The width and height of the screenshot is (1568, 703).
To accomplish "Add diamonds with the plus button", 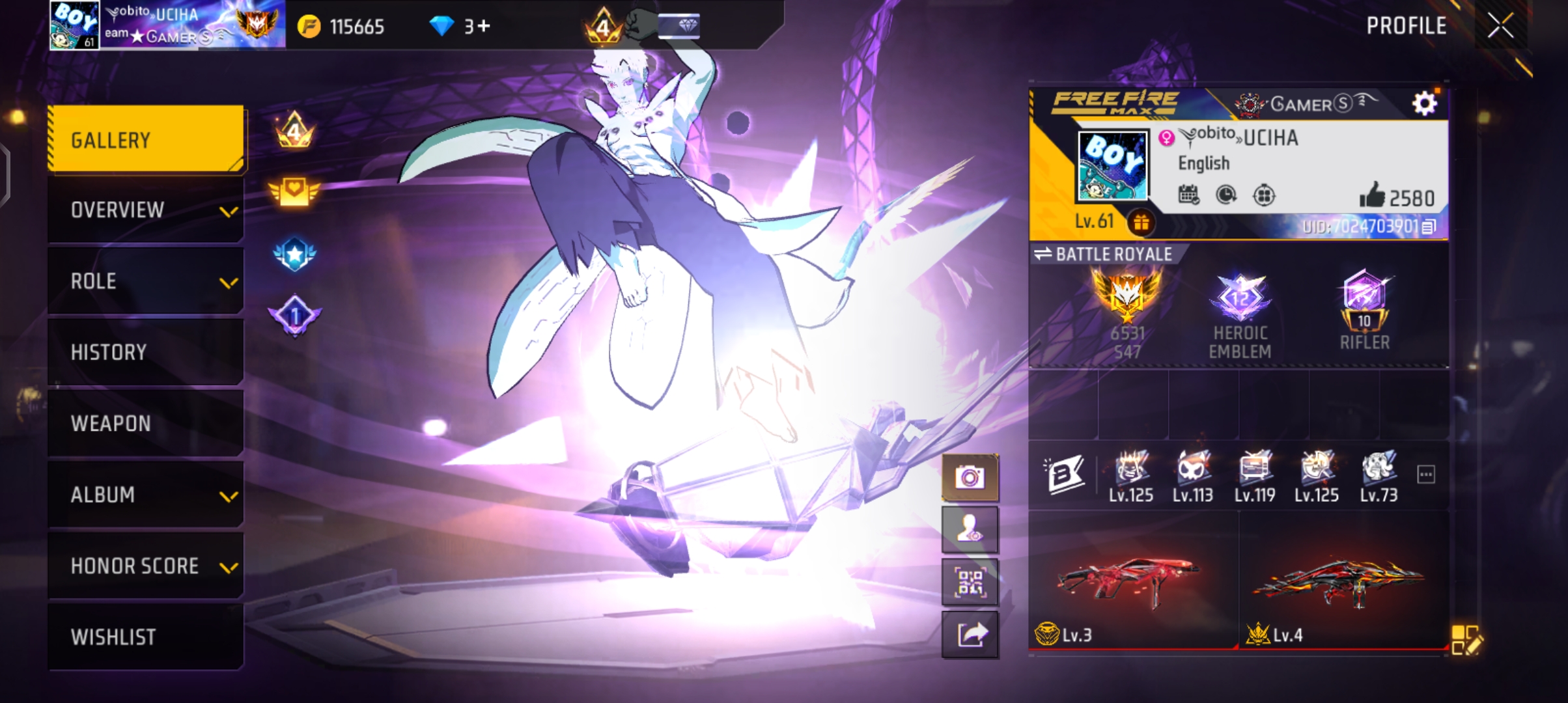I will (484, 26).
